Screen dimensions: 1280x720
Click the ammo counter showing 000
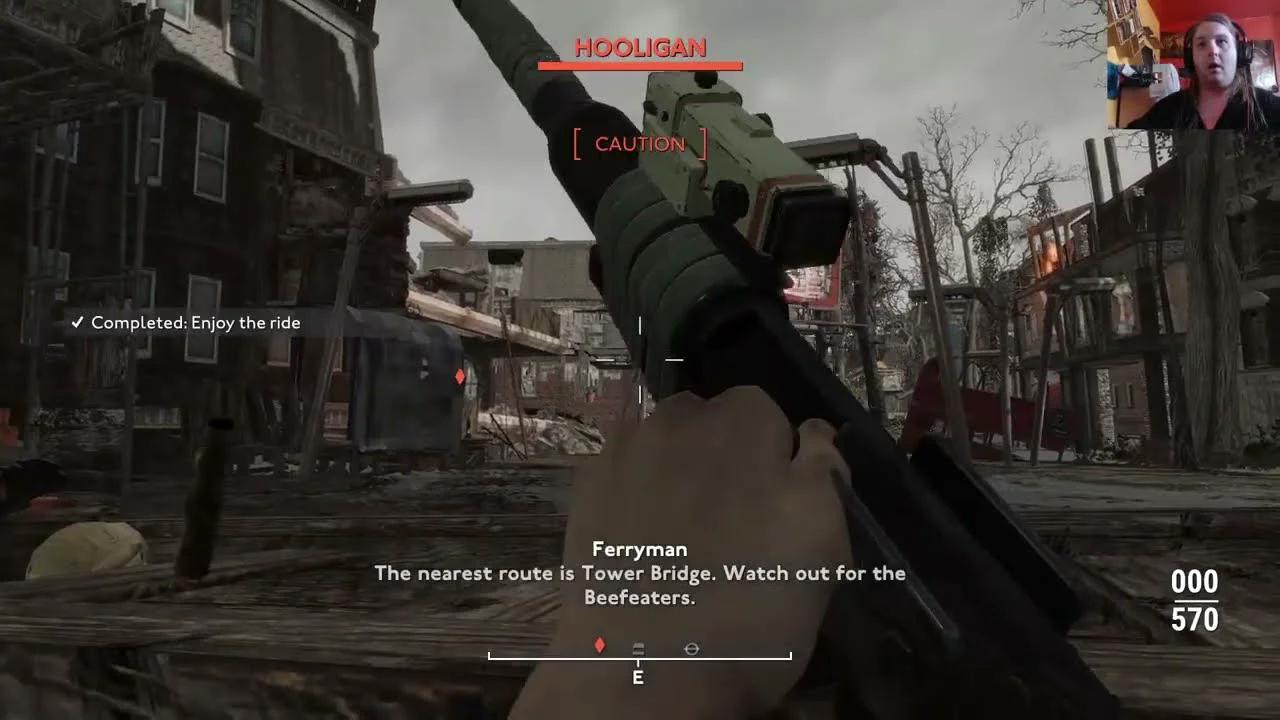1194,582
